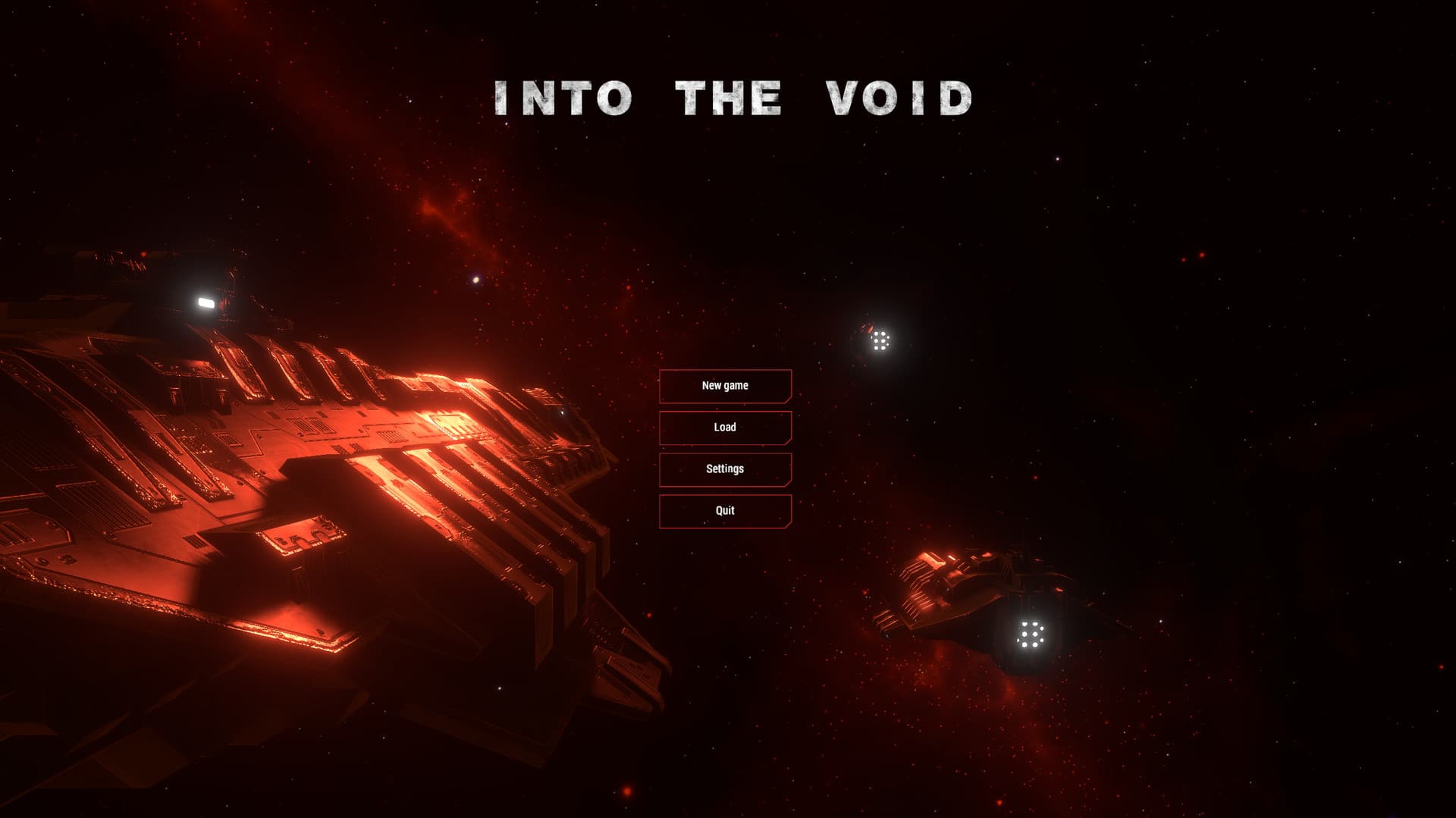Screen dimensions: 1456x818
Task: Start a New game
Action: coord(726,386)
